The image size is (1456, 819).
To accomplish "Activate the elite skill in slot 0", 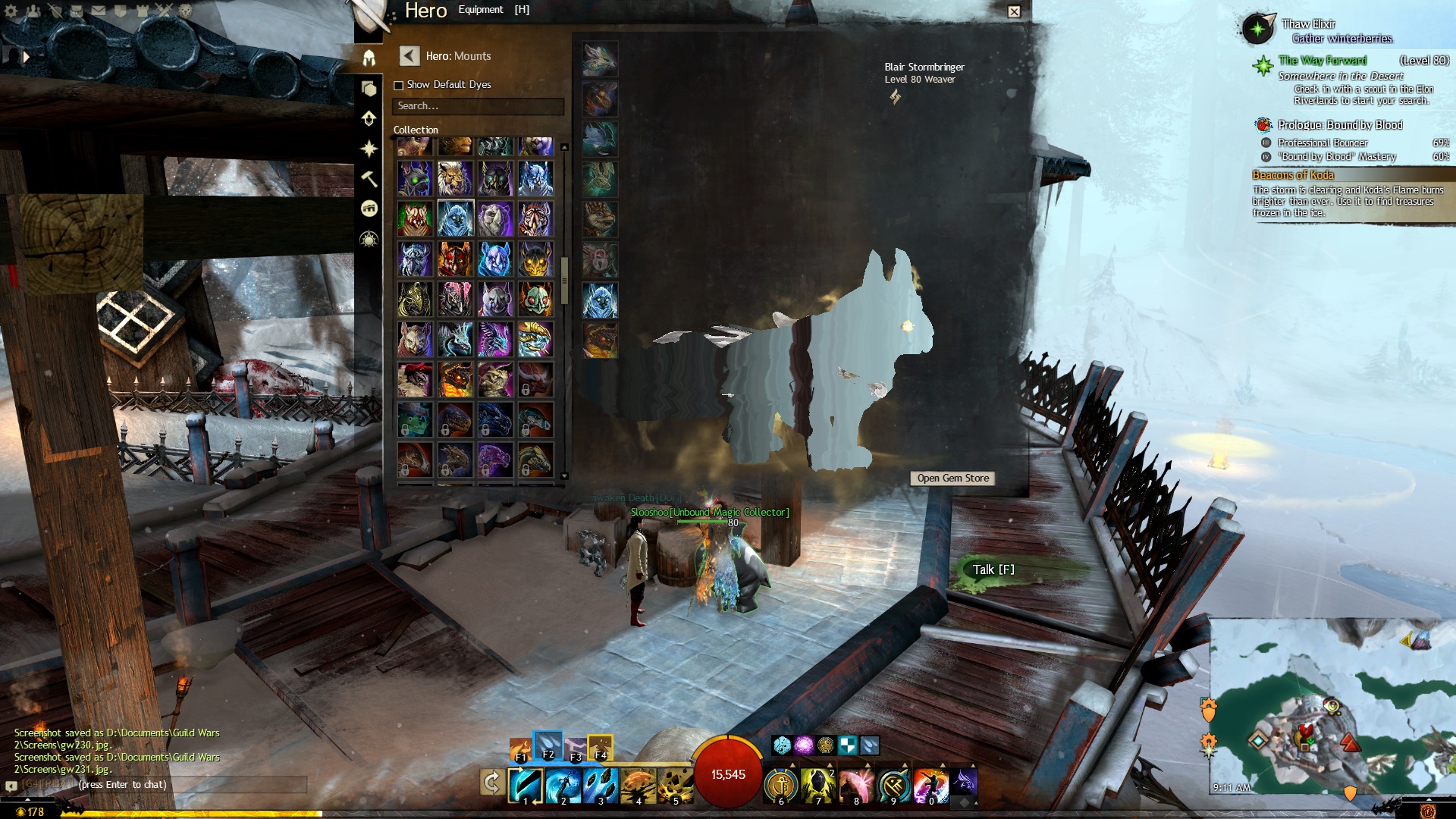I will [x=930, y=786].
